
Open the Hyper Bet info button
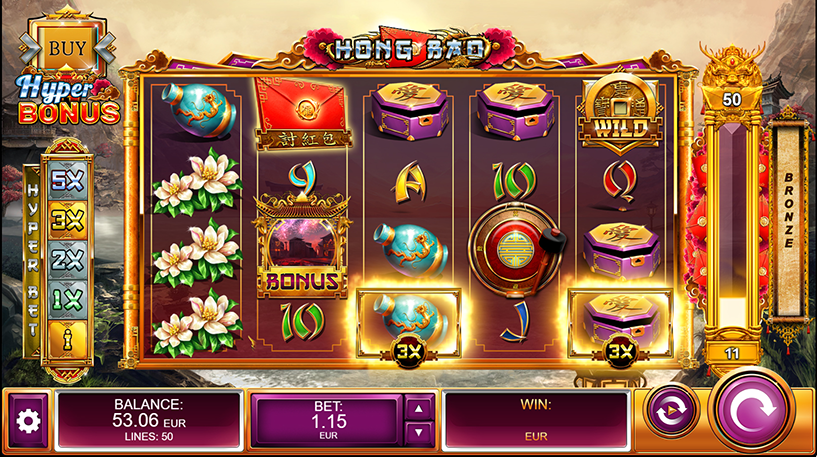[67, 337]
